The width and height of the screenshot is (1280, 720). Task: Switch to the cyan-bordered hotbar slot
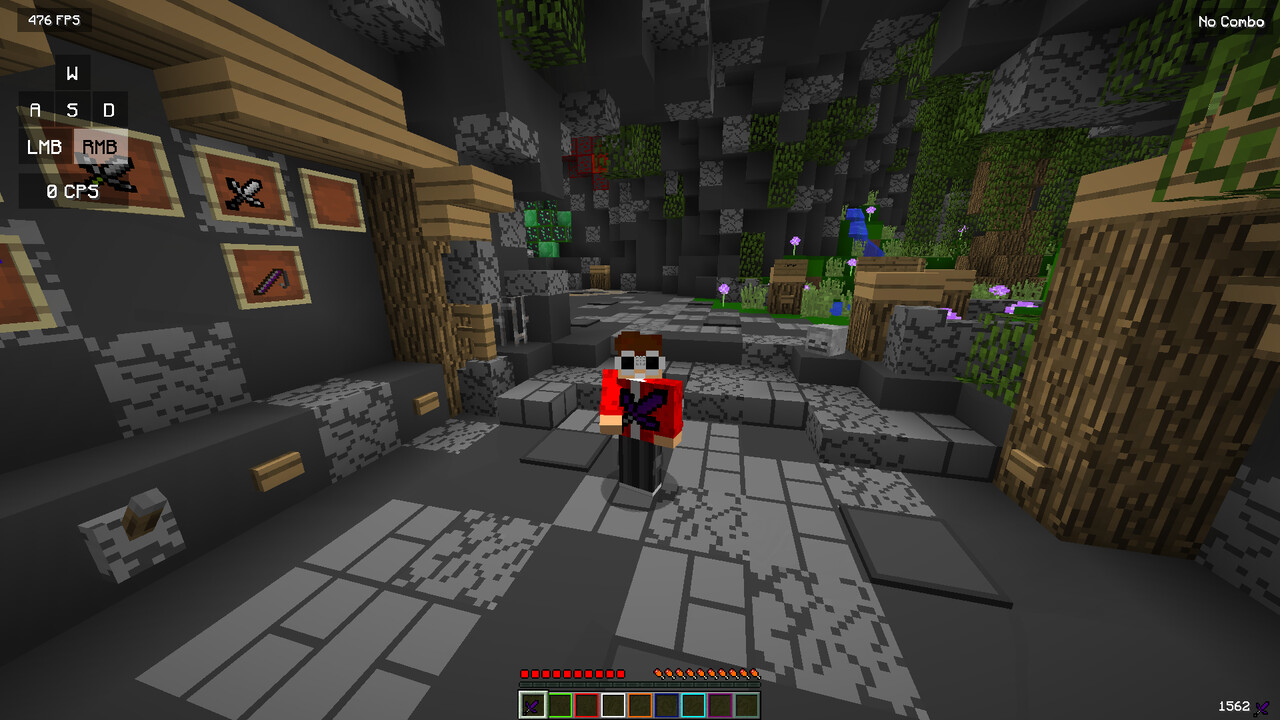[693, 705]
